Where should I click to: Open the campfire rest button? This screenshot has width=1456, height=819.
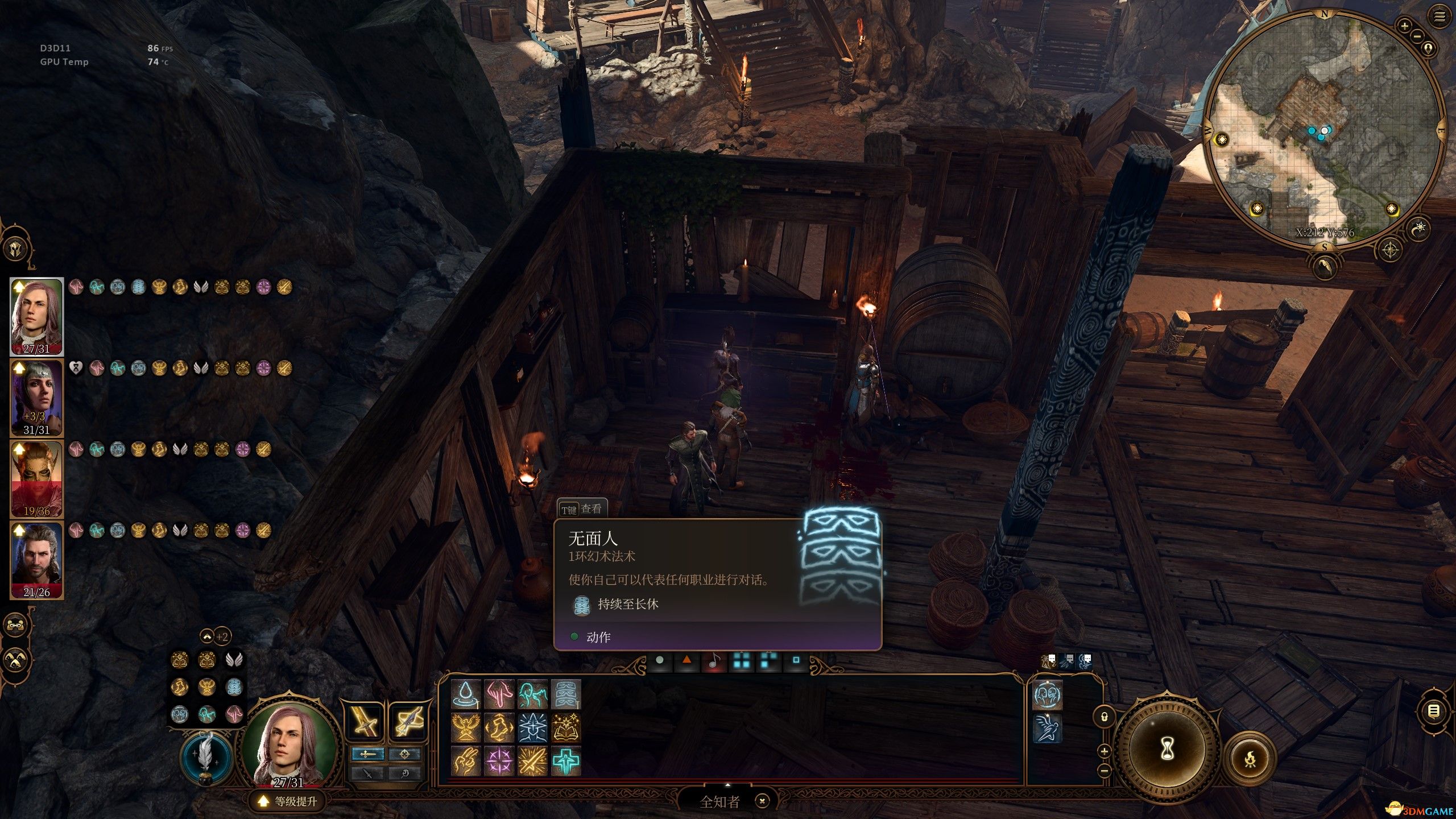coord(1250,759)
